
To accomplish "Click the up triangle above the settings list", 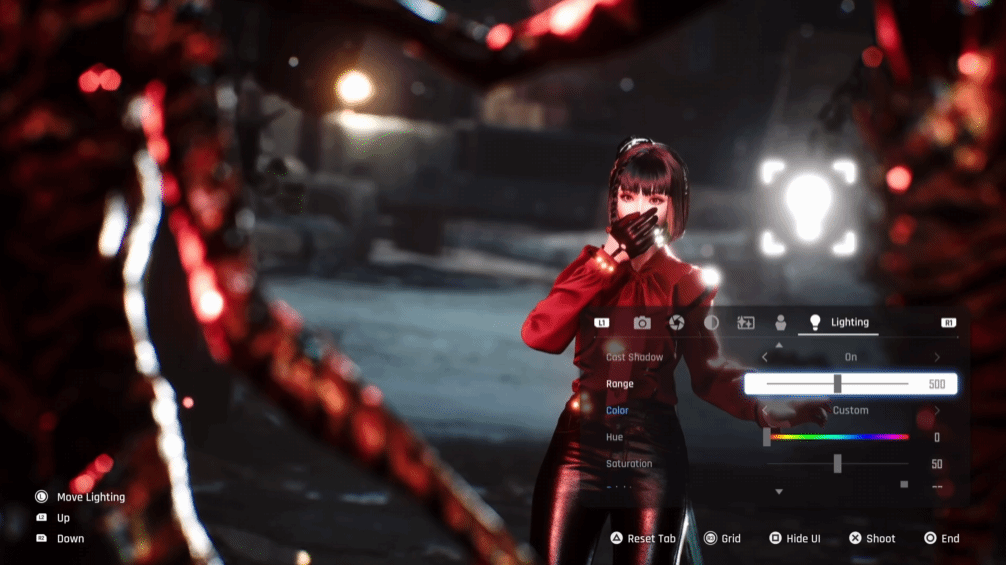I will pyautogui.click(x=779, y=345).
